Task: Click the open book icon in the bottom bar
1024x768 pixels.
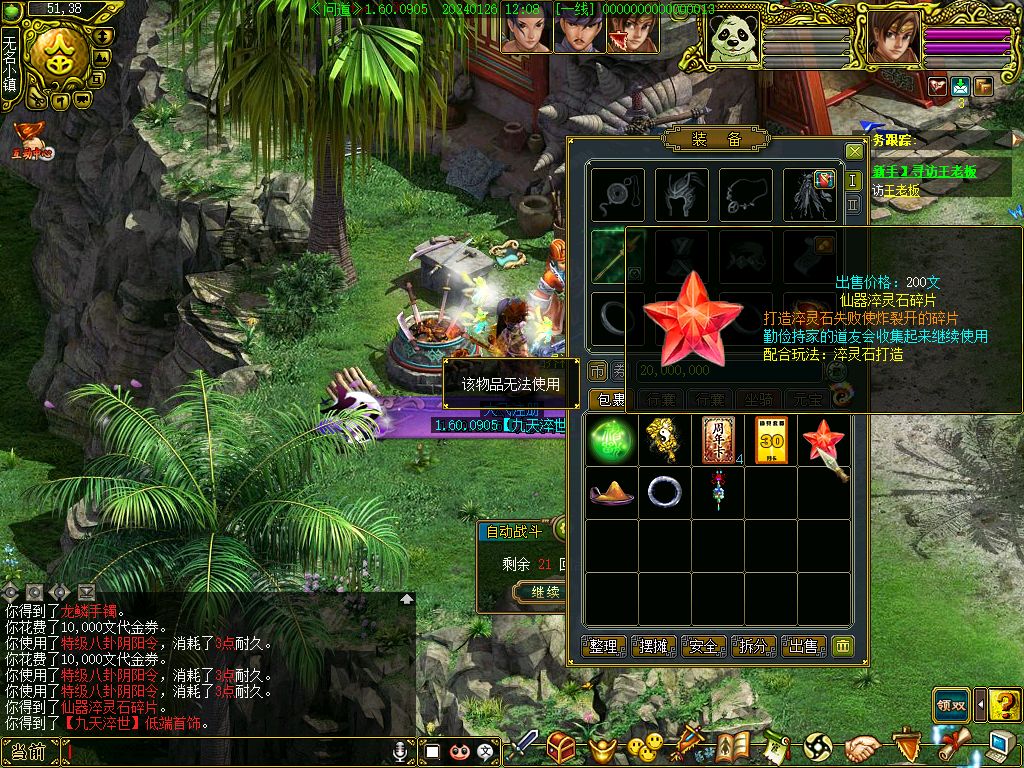Action: (733, 746)
